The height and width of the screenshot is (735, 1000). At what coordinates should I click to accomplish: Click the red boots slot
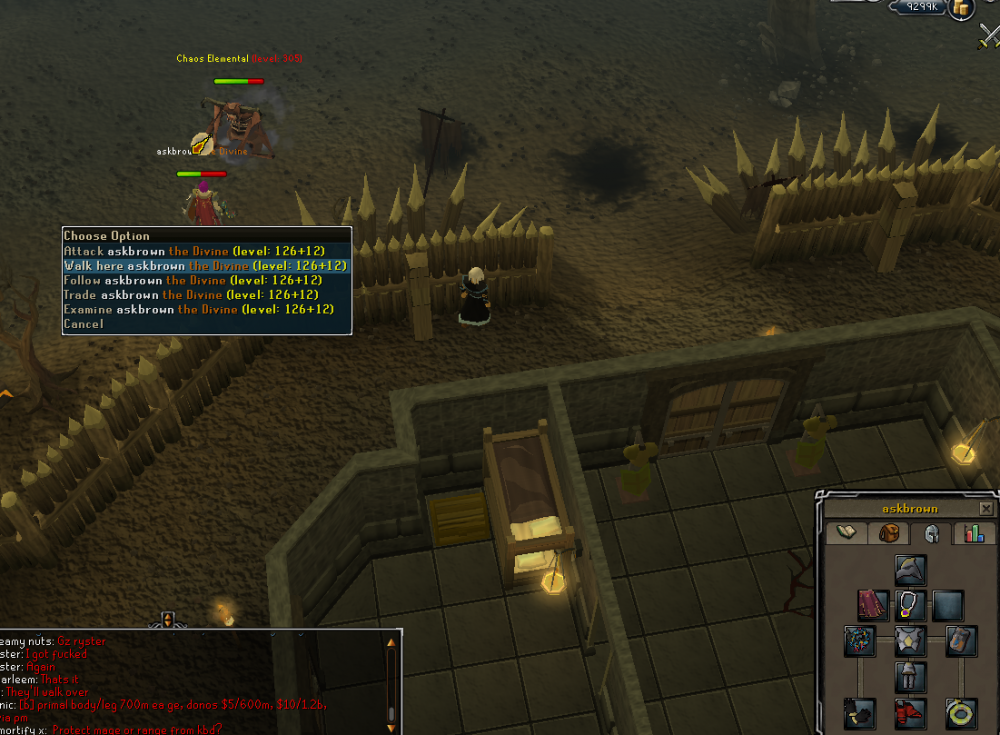click(910, 713)
